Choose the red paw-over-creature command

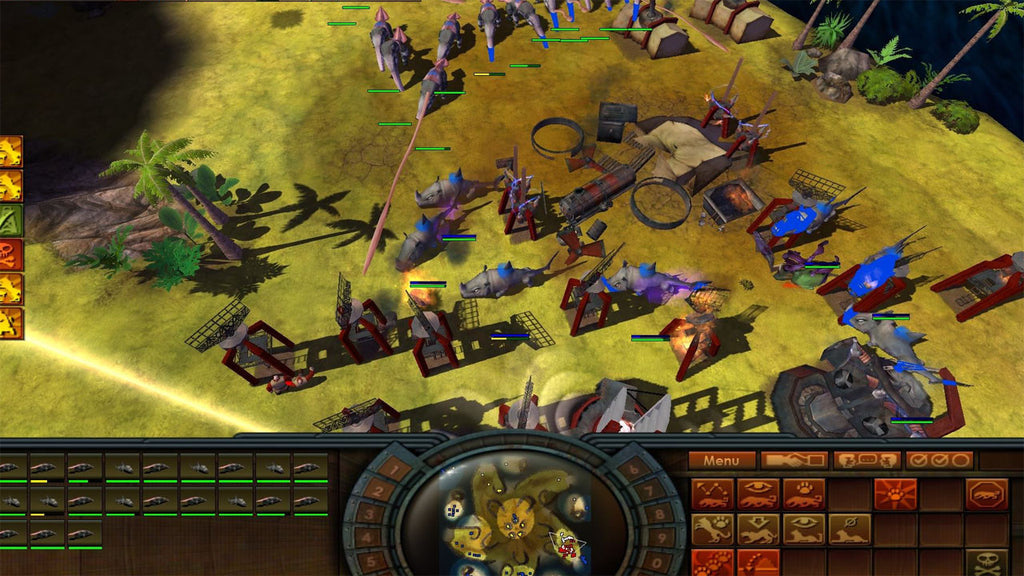coord(804,494)
